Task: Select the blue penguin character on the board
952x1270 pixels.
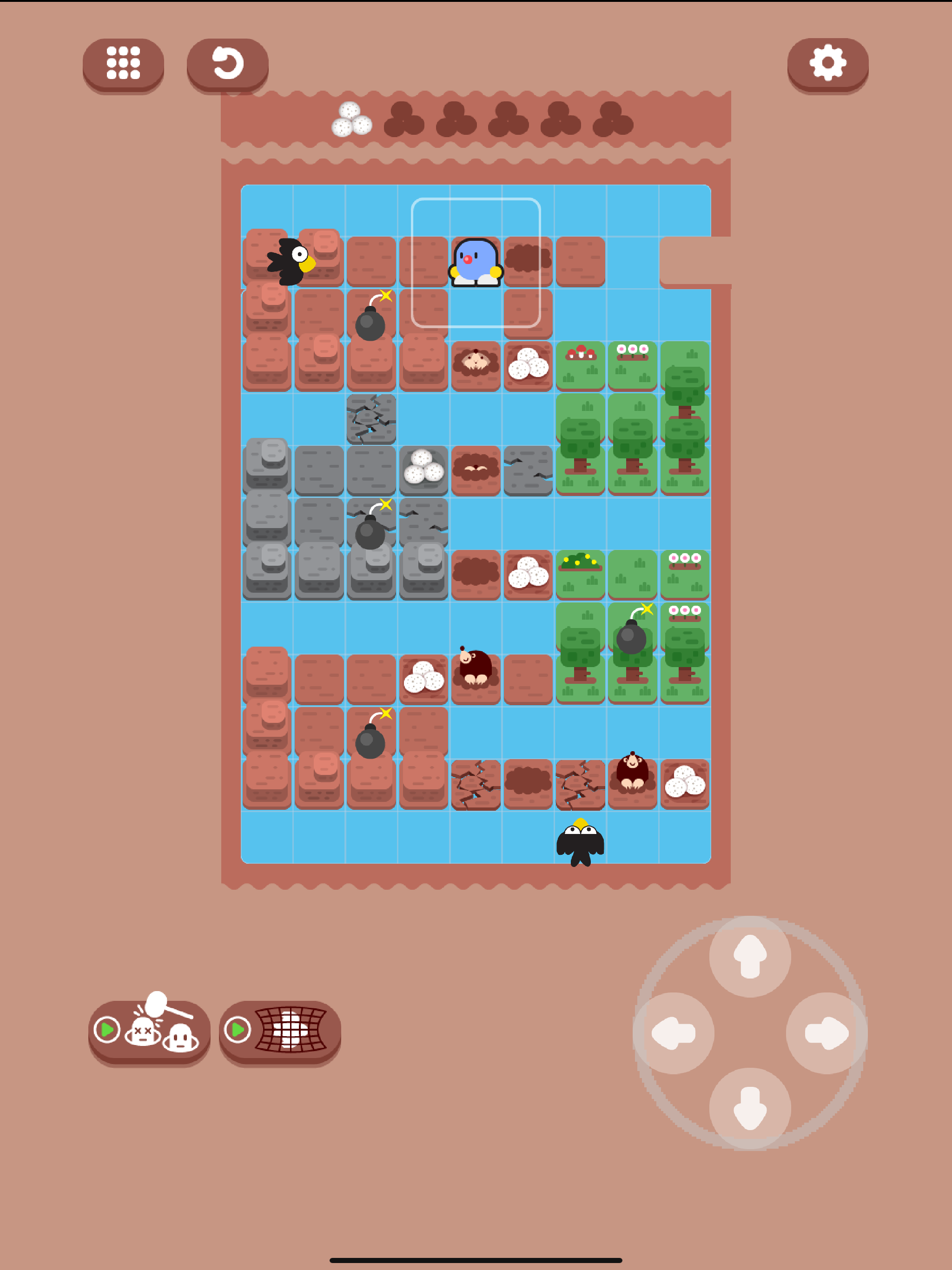Action: tap(476, 263)
